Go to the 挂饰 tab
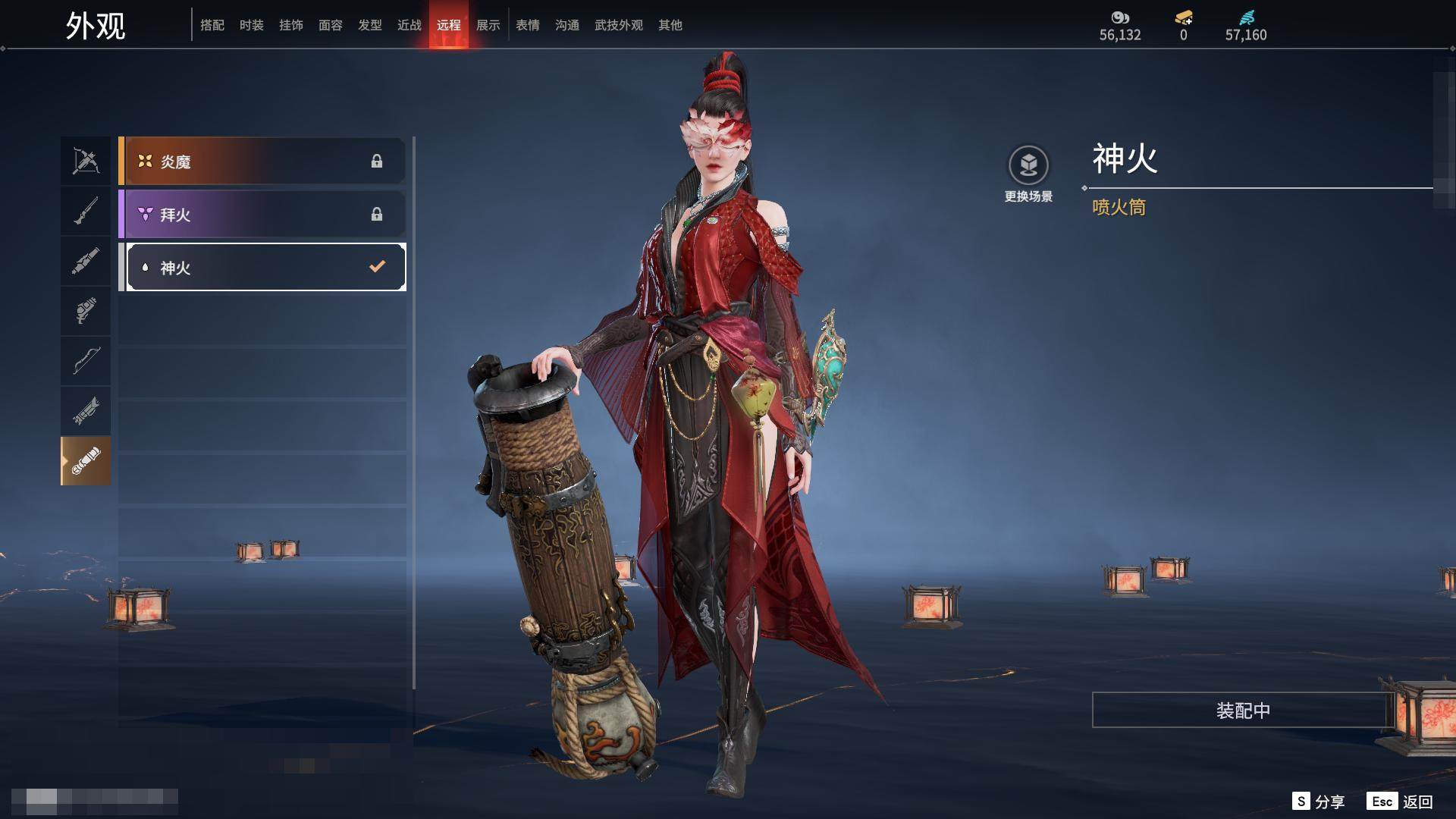The height and width of the screenshot is (819, 1456). tap(291, 25)
